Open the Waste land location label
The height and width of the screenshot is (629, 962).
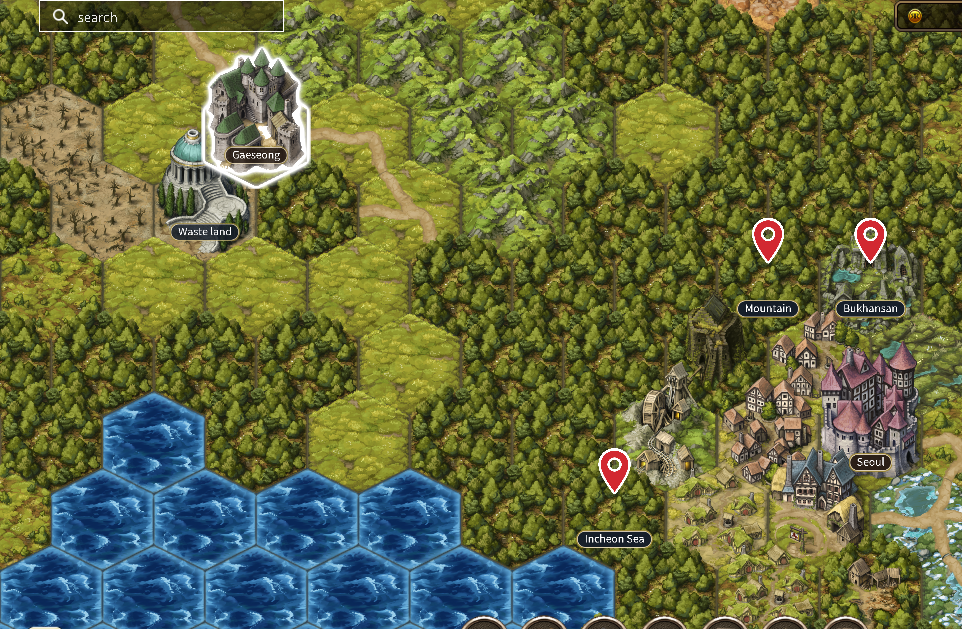pos(203,232)
